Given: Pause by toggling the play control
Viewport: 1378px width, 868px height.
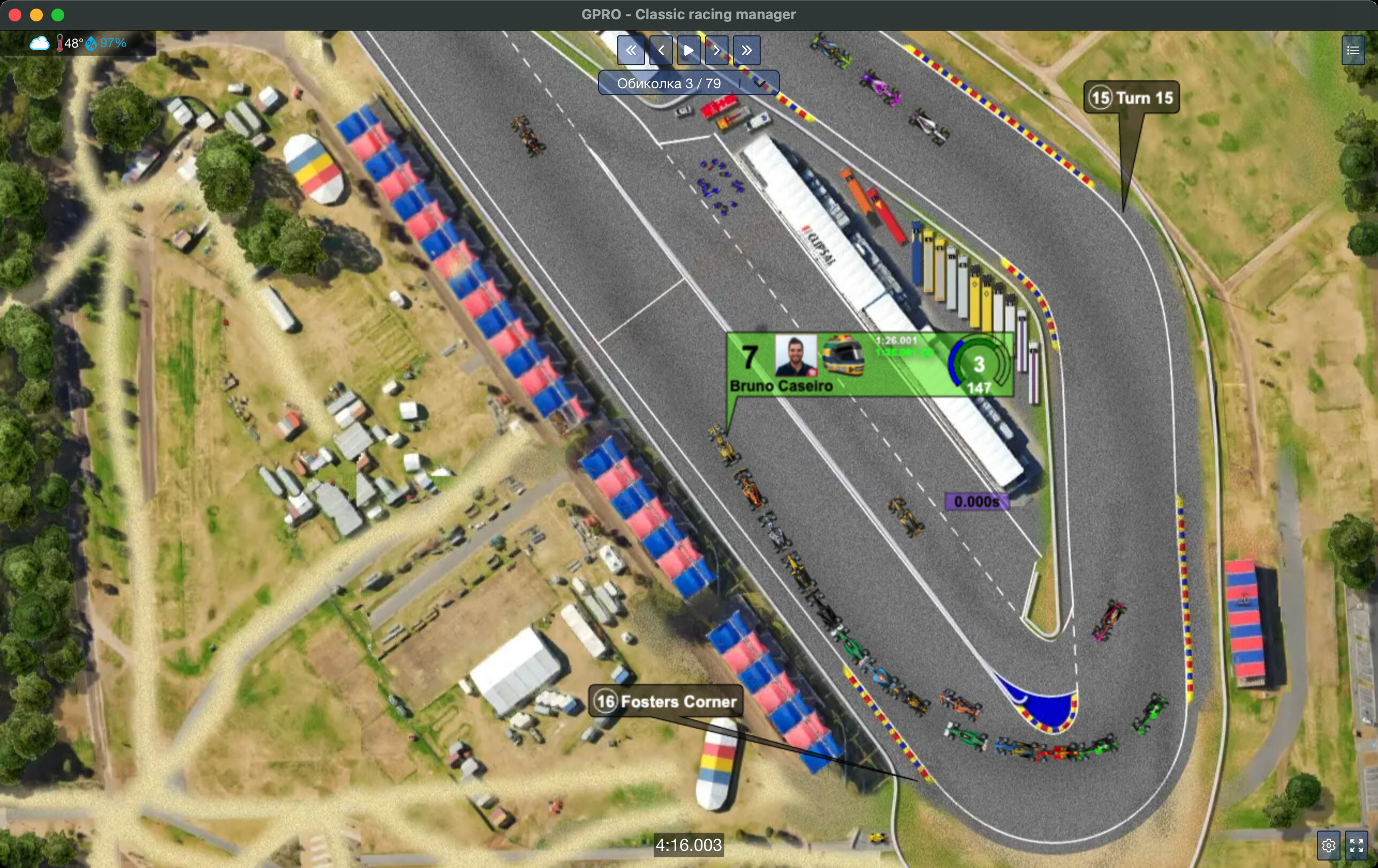Looking at the screenshot, I should pyautogui.click(x=688, y=50).
